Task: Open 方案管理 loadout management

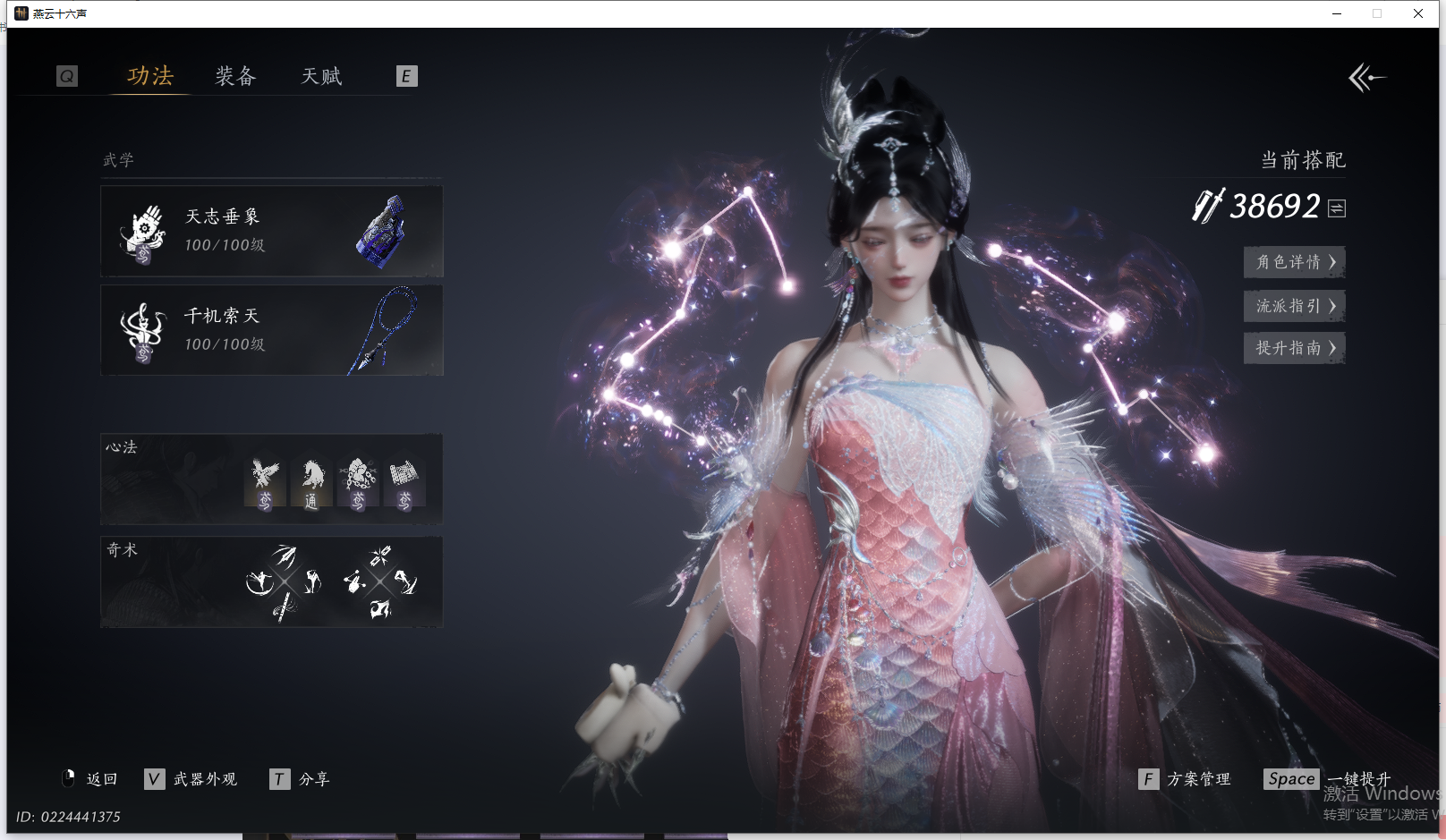Action: pos(1186,779)
